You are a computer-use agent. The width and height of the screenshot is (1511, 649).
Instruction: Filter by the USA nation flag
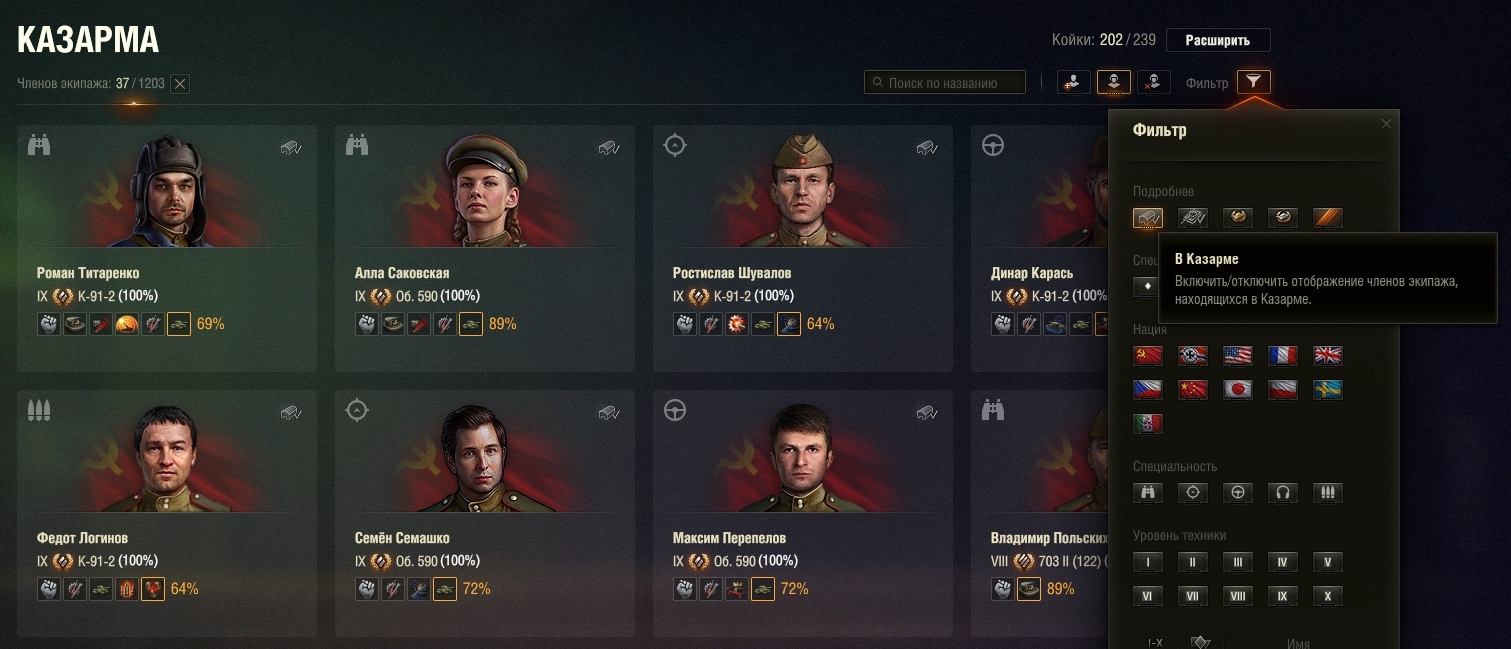[x=1238, y=355]
